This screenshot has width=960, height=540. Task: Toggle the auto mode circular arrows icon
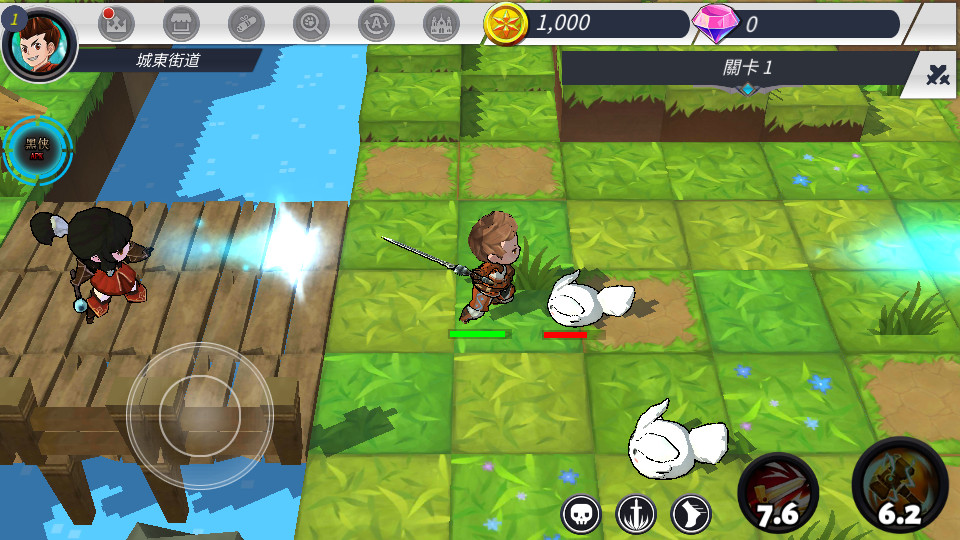pyautogui.click(x=376, y=22)
